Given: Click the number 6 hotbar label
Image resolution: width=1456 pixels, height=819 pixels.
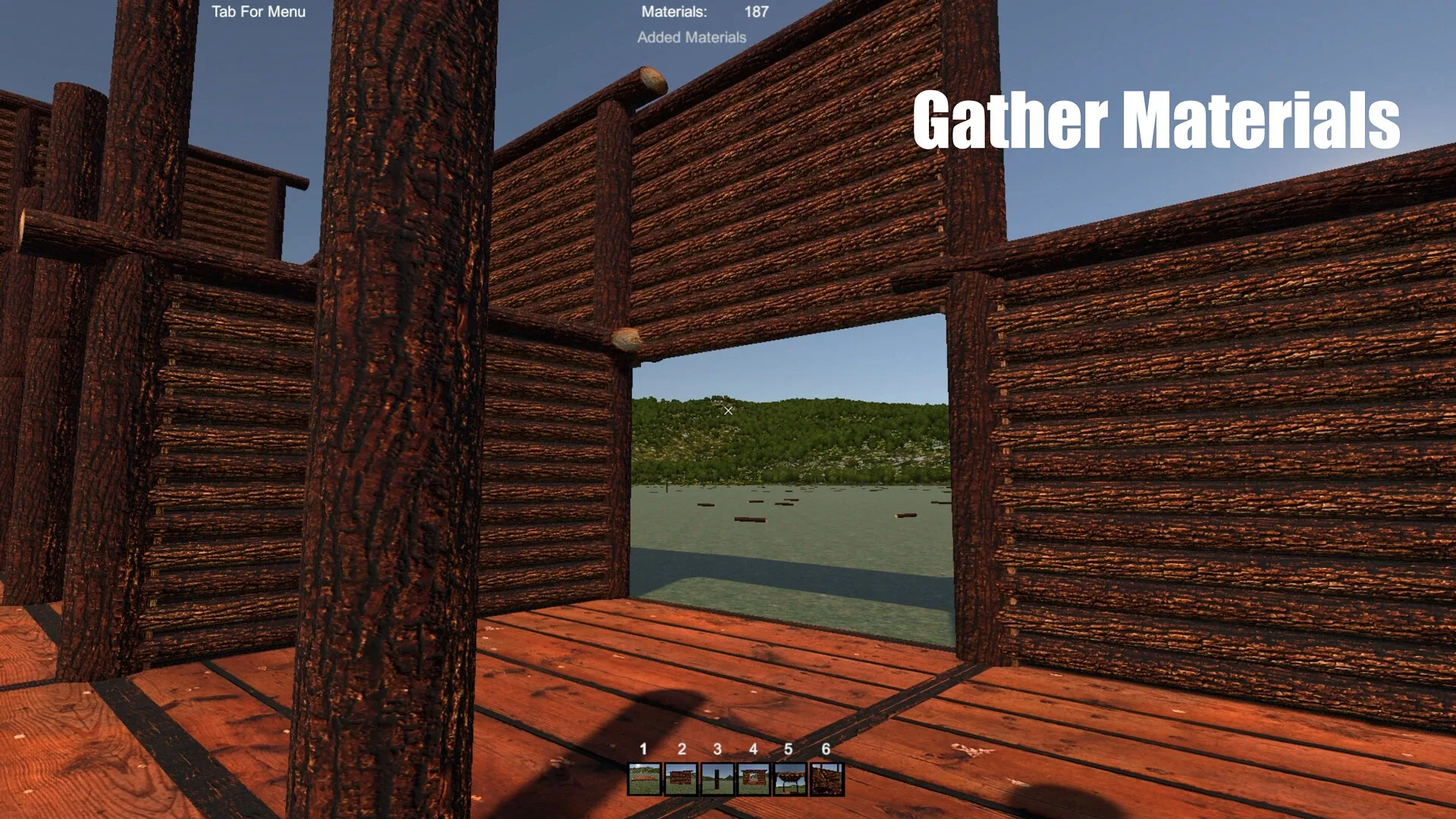Looking at the screenshot, I should tap(825, 749).
